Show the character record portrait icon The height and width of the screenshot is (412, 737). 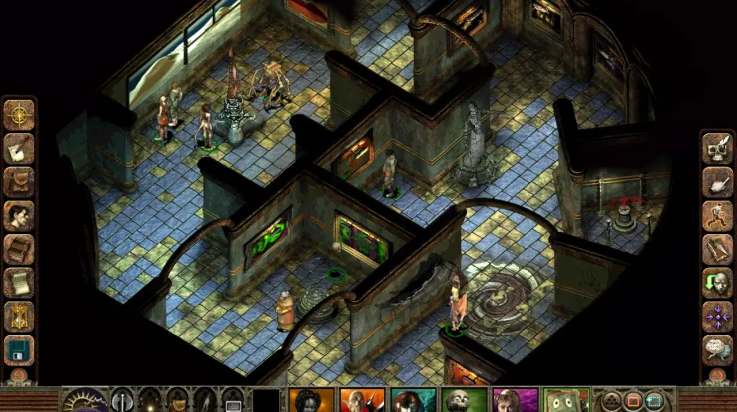click(19, 214)
